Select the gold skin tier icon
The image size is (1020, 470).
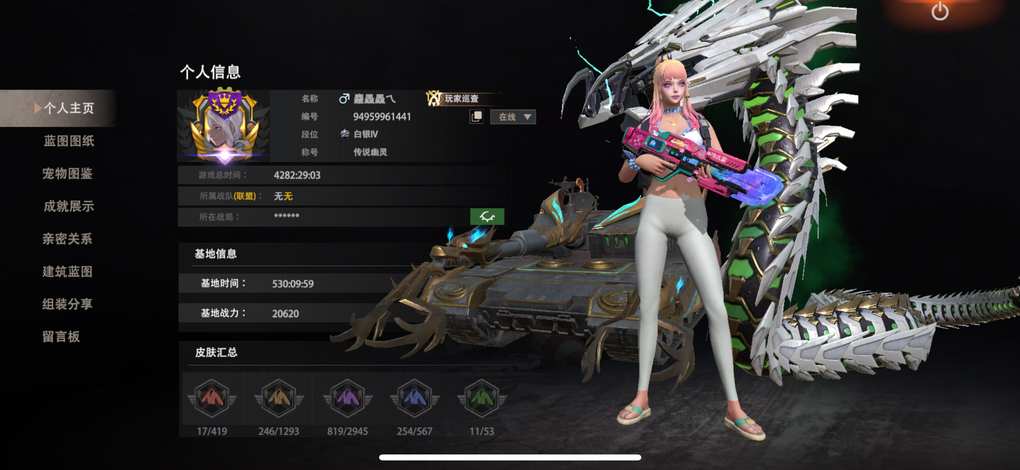coord(277,399)
